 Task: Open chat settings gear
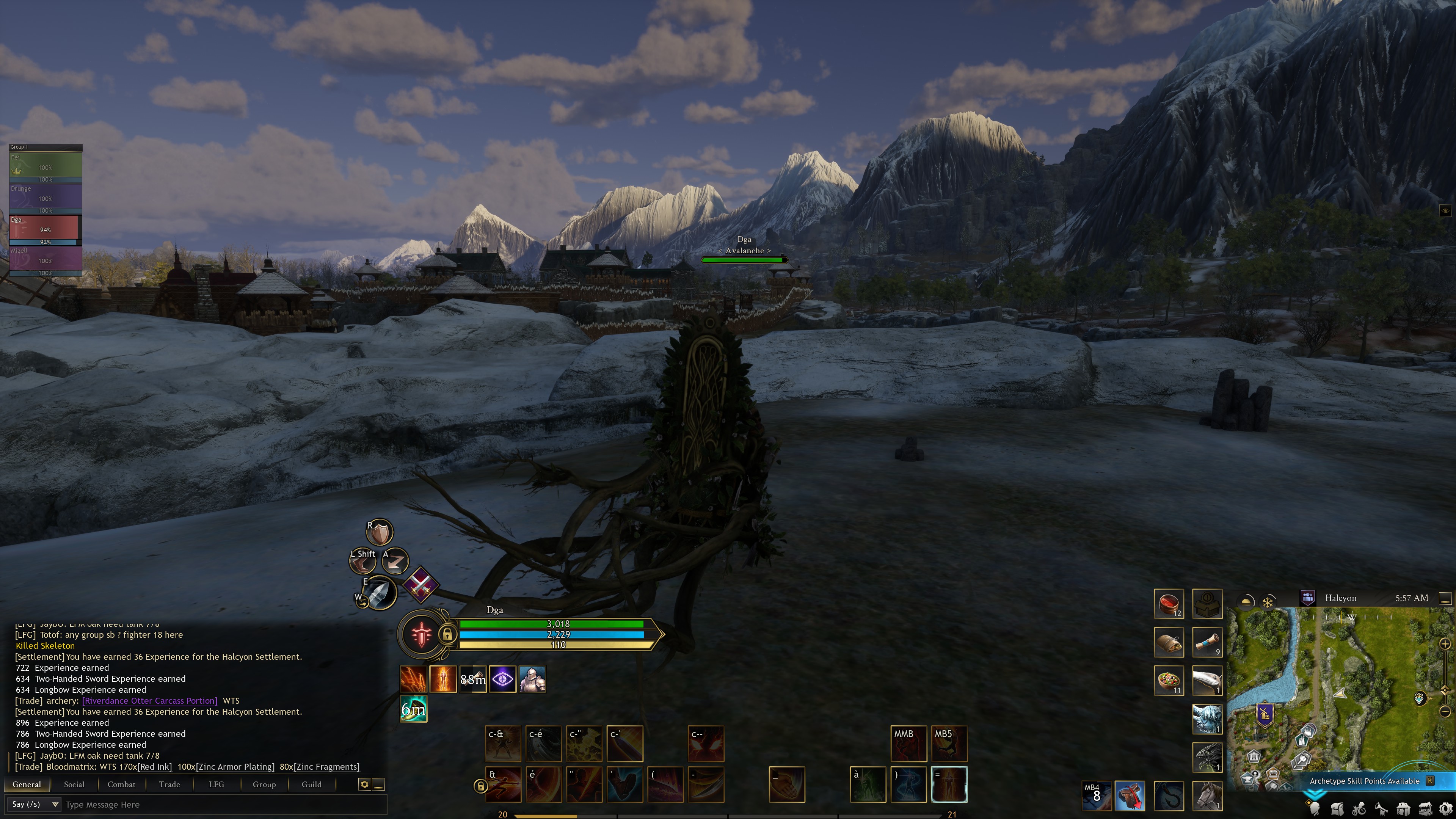(x=364, y=784)
